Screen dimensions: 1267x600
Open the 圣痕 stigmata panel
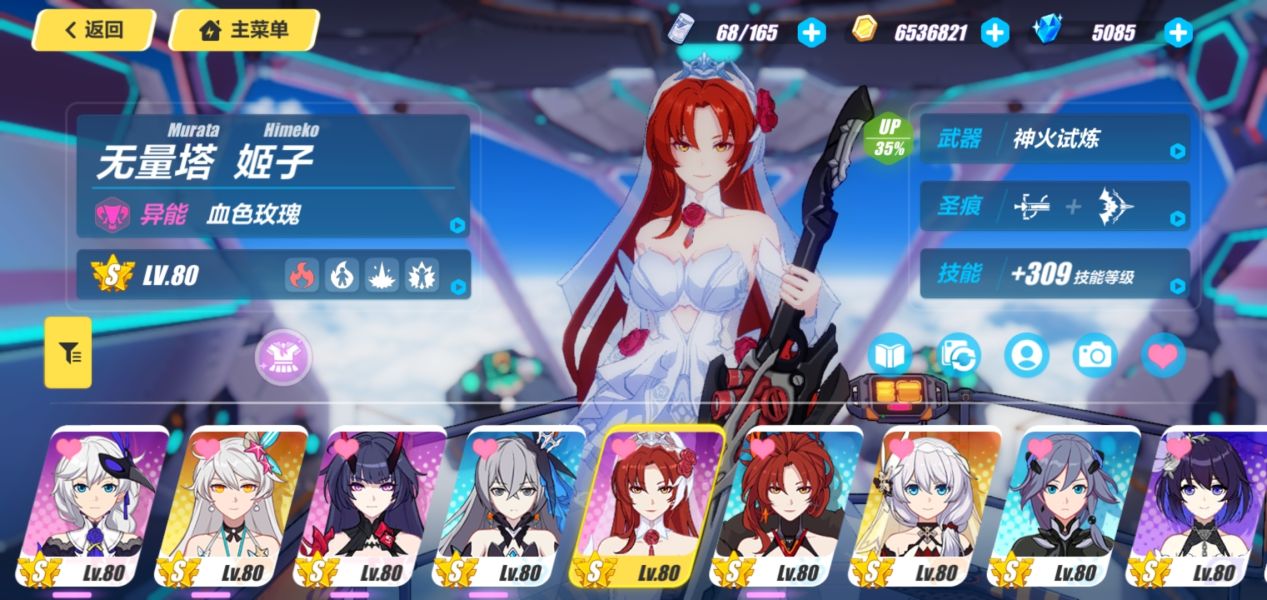pyautogui.click(x=1054, y=206)
